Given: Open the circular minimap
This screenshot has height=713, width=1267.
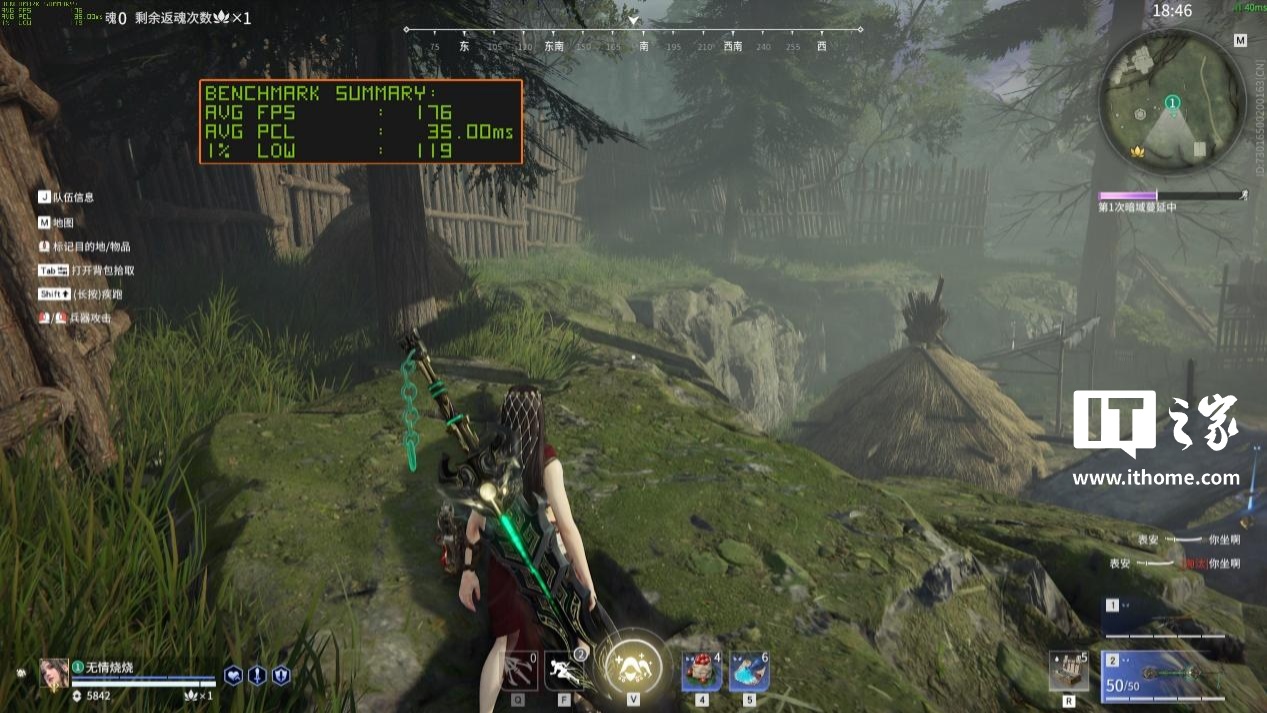Looking at the screenshot, I should pyautogui.click(x=1172, y=100).
